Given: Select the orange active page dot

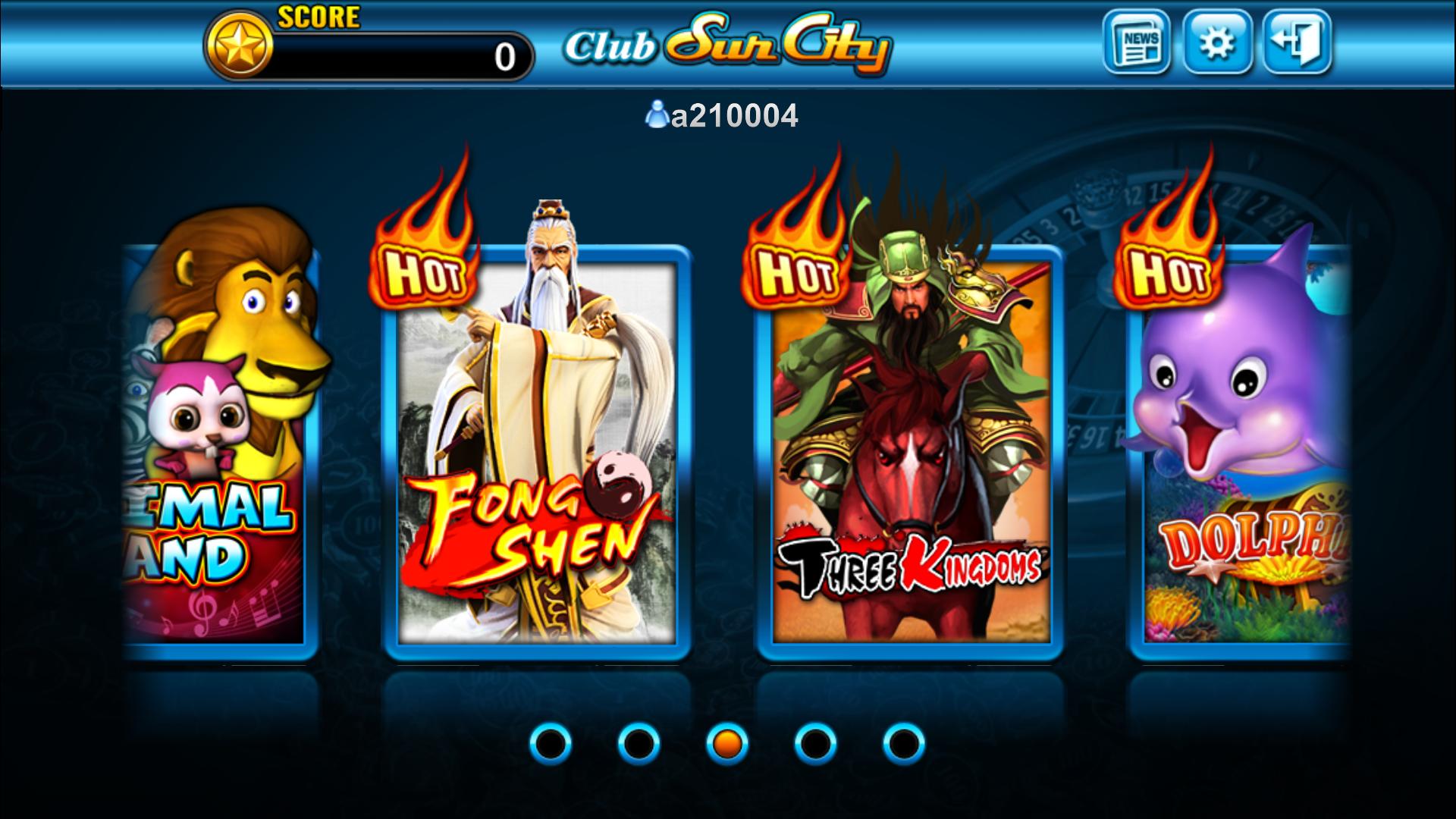Looking at the screenshot, I should click(727, 743).
